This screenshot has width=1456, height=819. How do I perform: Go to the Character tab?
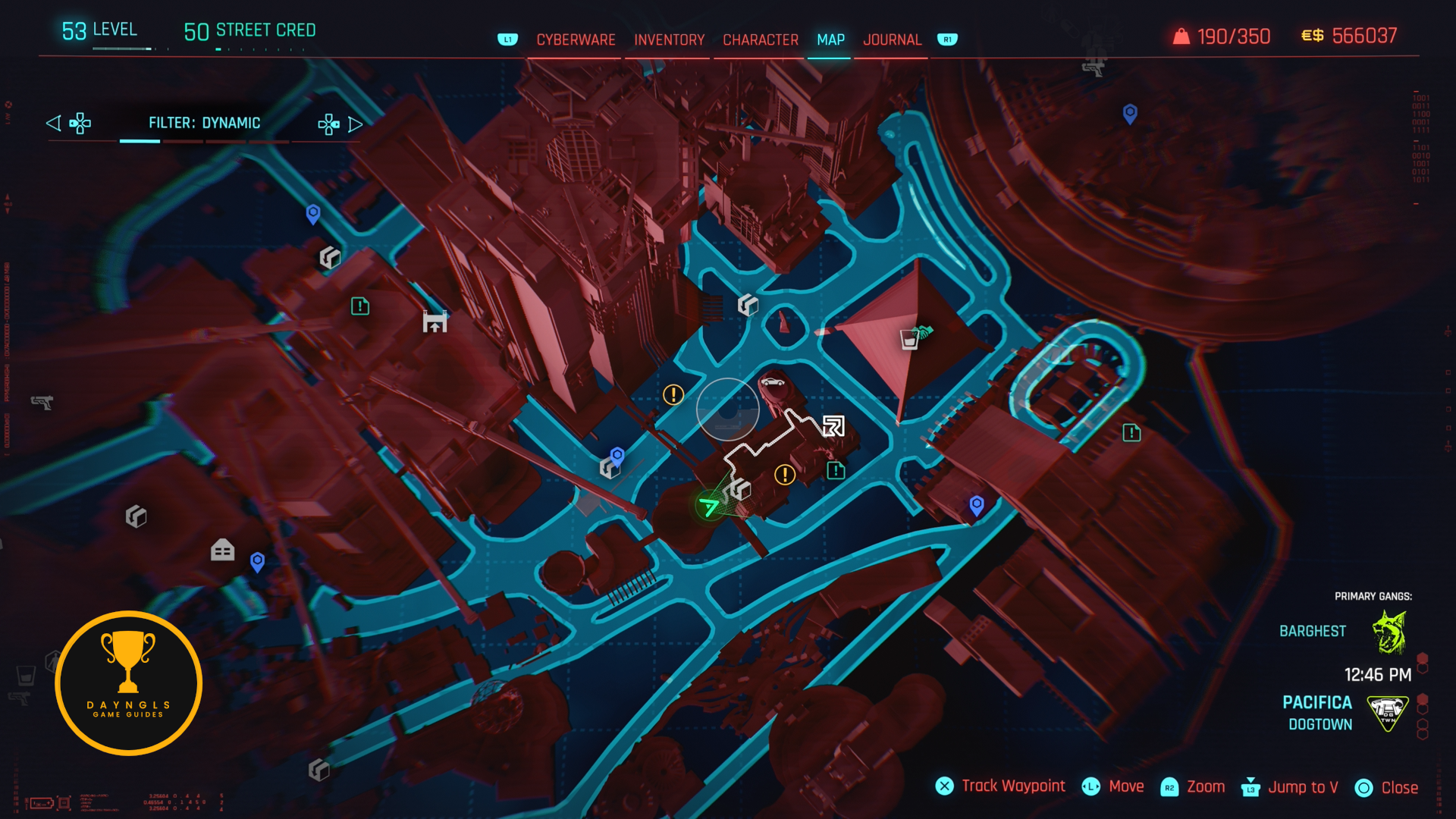(x=760, y=39)
